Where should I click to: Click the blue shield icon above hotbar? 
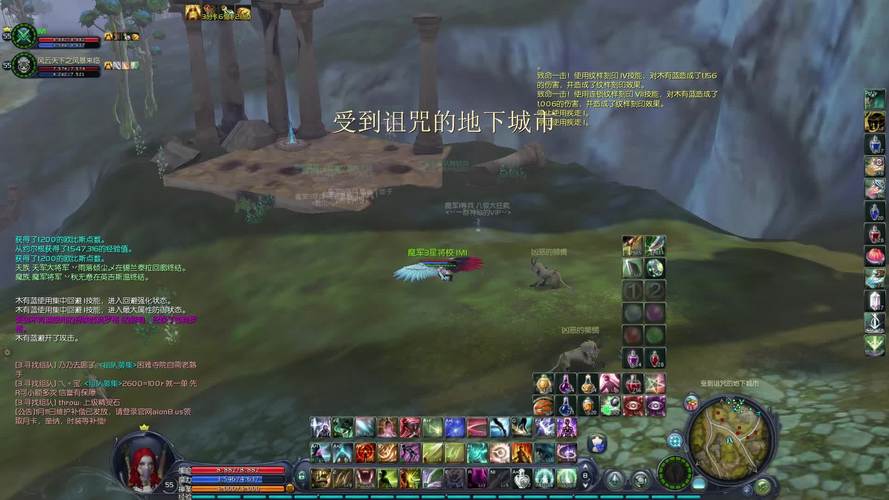click(x=598, y=443)
